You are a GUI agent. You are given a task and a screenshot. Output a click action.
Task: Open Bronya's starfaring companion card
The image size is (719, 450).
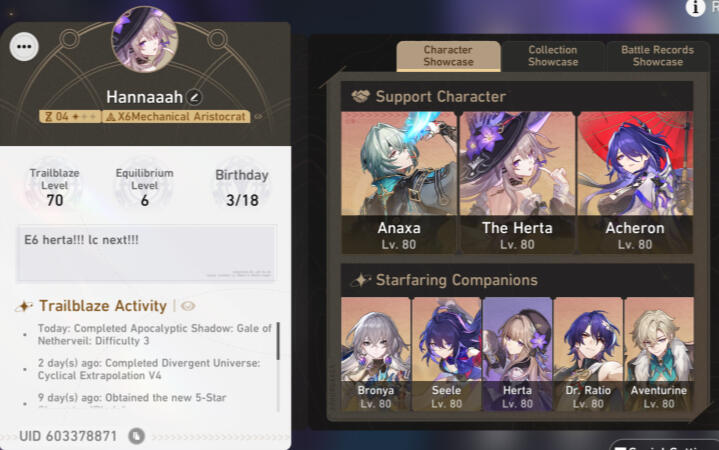coord(375,353)
